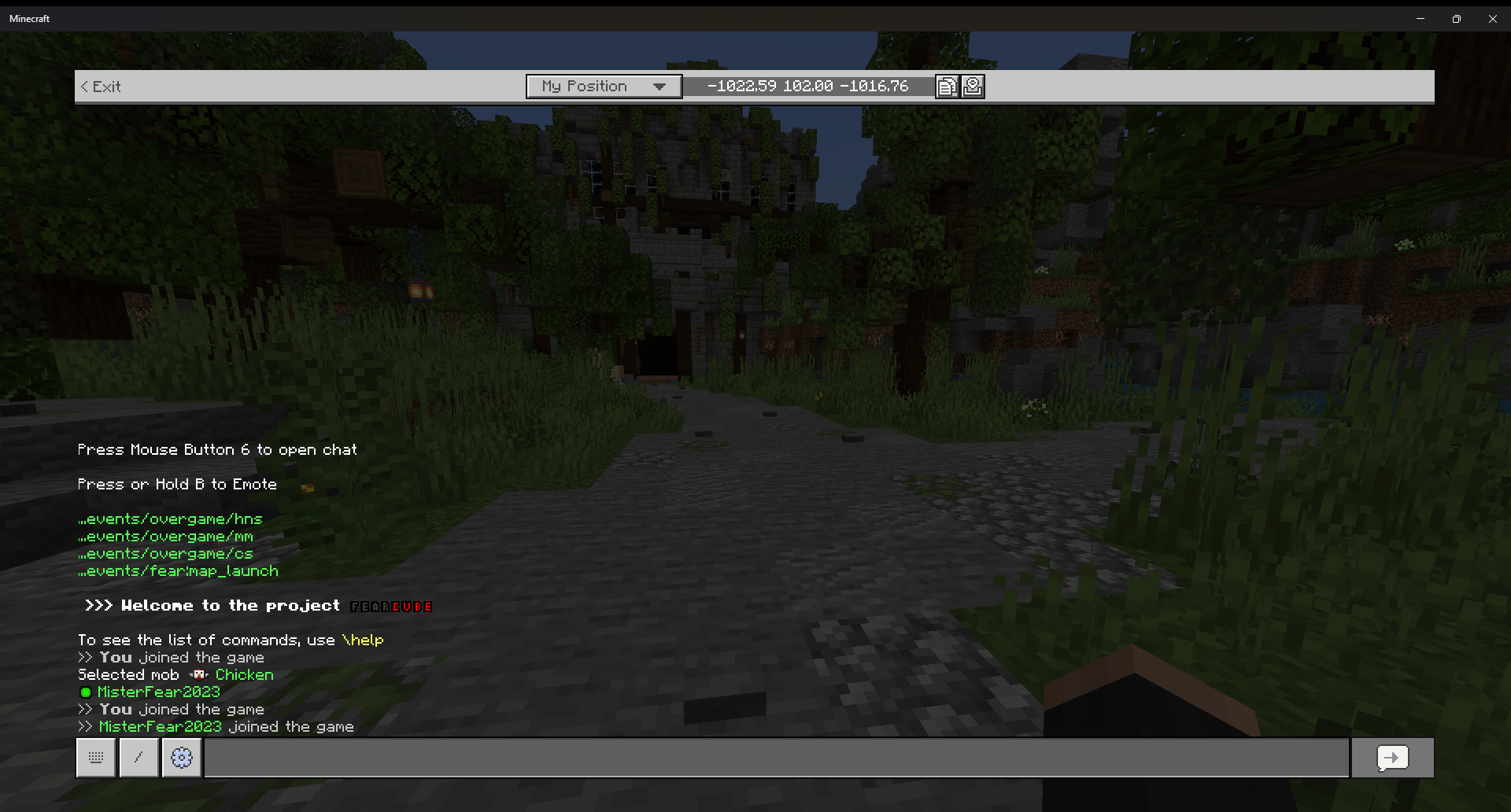Viewport: 1511px width, 812px height.
Task: Toggle slash prefix mode for chat input
Action: pyautogui.click(x=139, y=758)
